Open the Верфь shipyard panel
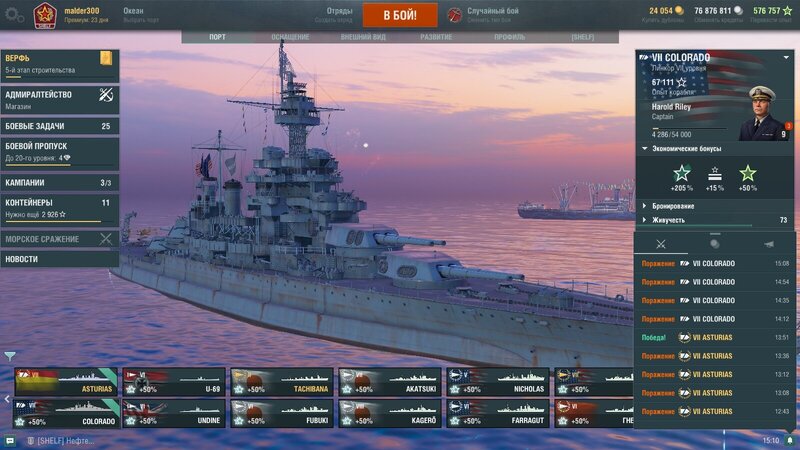 tap(59, 64)
